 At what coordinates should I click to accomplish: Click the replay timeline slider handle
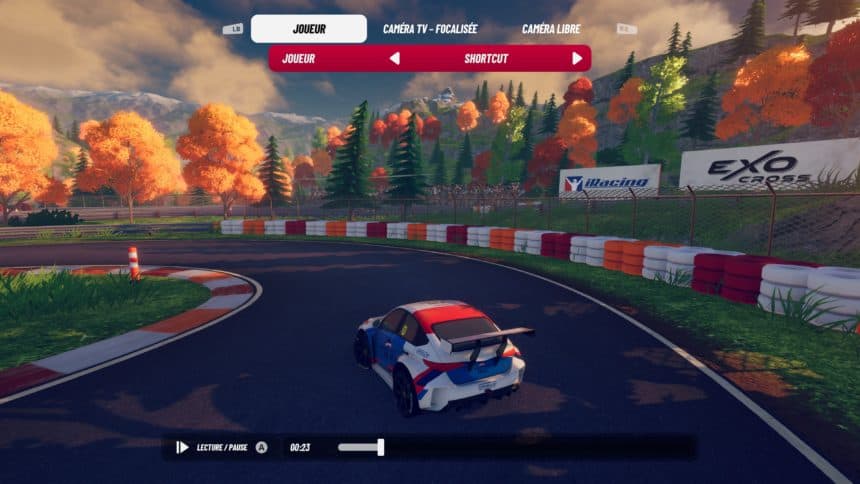pos(380,447)
